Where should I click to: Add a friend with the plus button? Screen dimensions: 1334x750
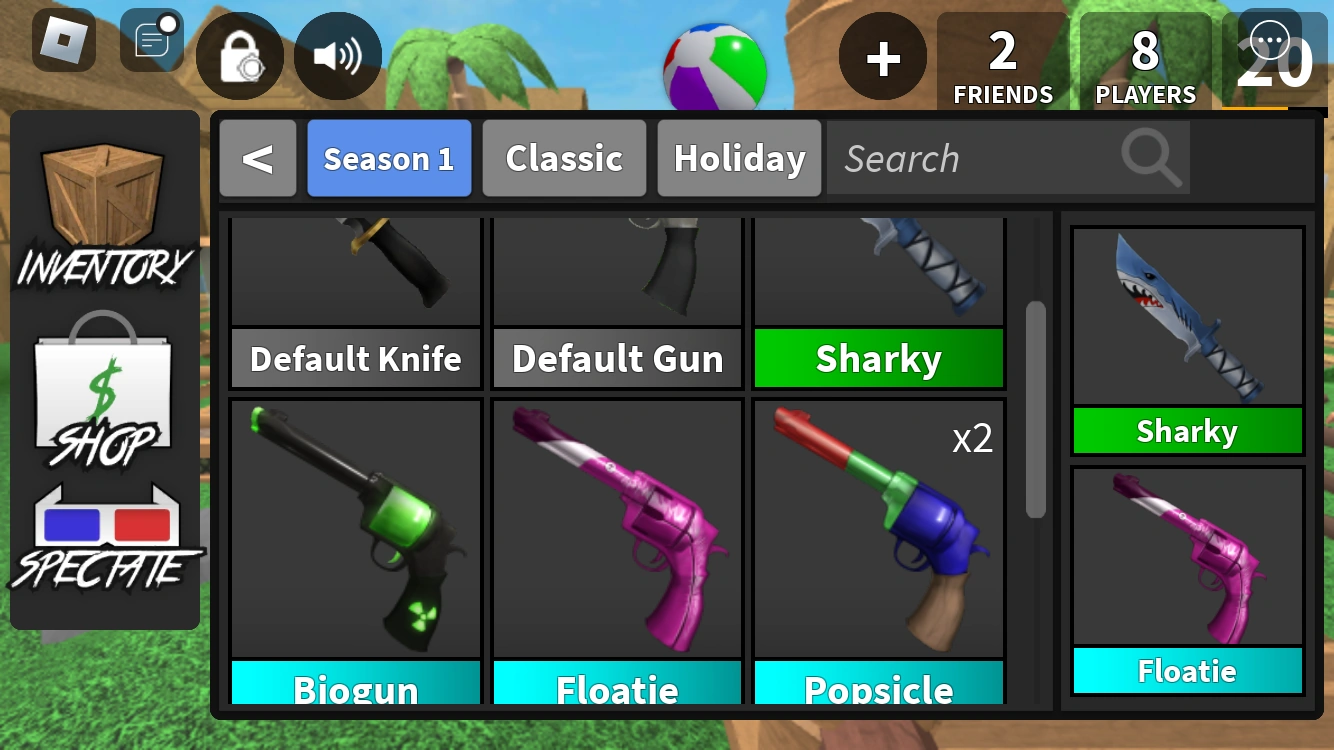coord(881,58)
